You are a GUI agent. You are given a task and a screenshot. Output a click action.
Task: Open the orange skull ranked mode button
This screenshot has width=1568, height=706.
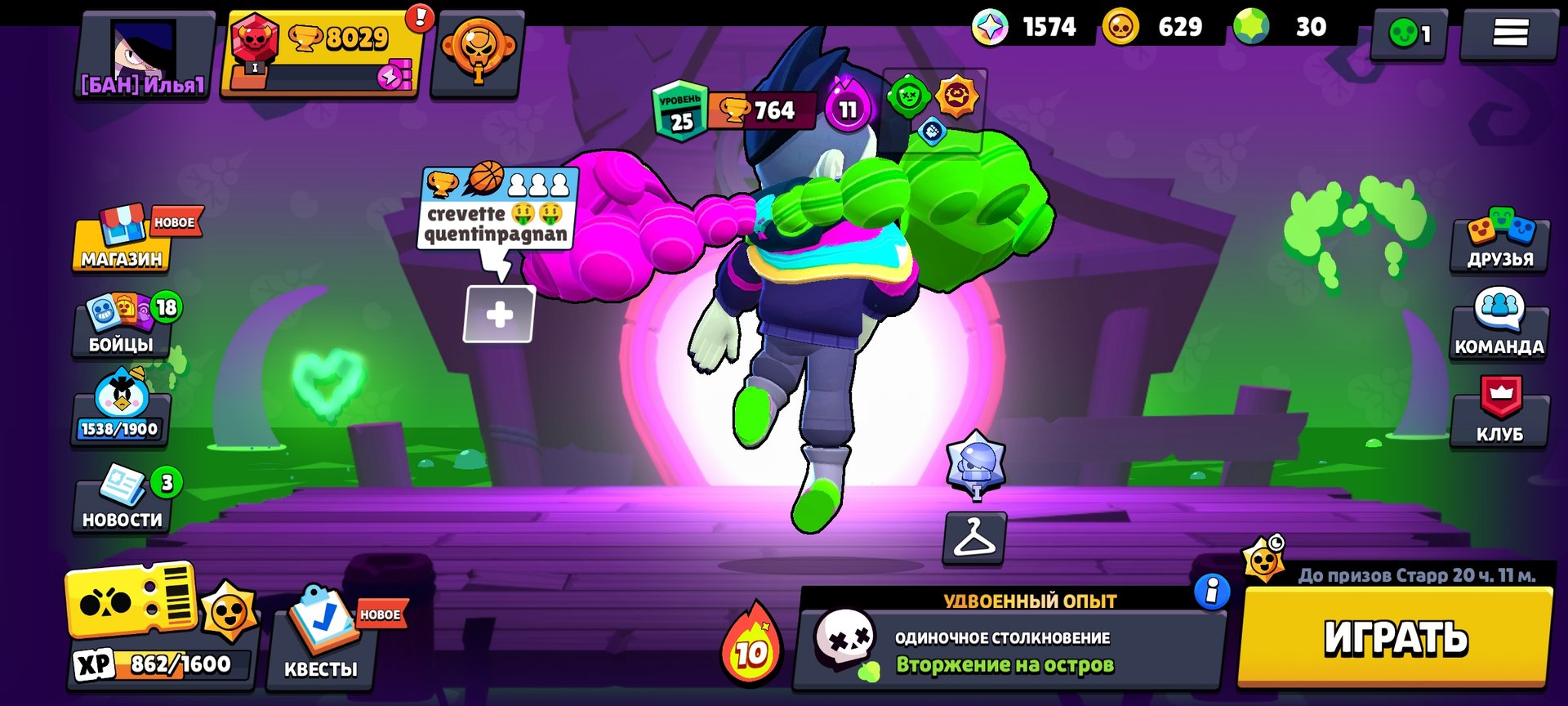click(x=478, y=54)
